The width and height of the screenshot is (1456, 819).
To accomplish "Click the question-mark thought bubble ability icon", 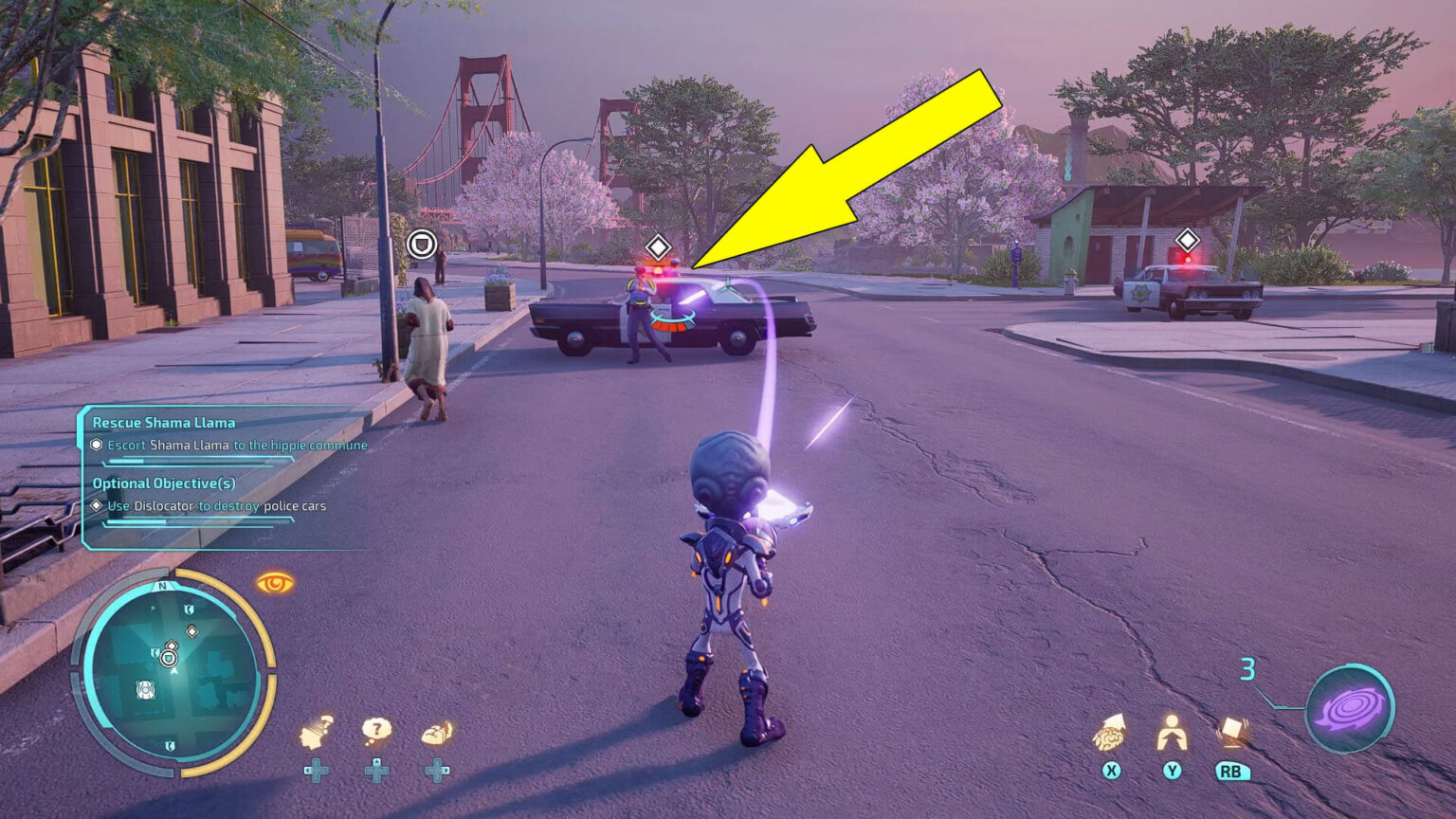I will point(377,730).
